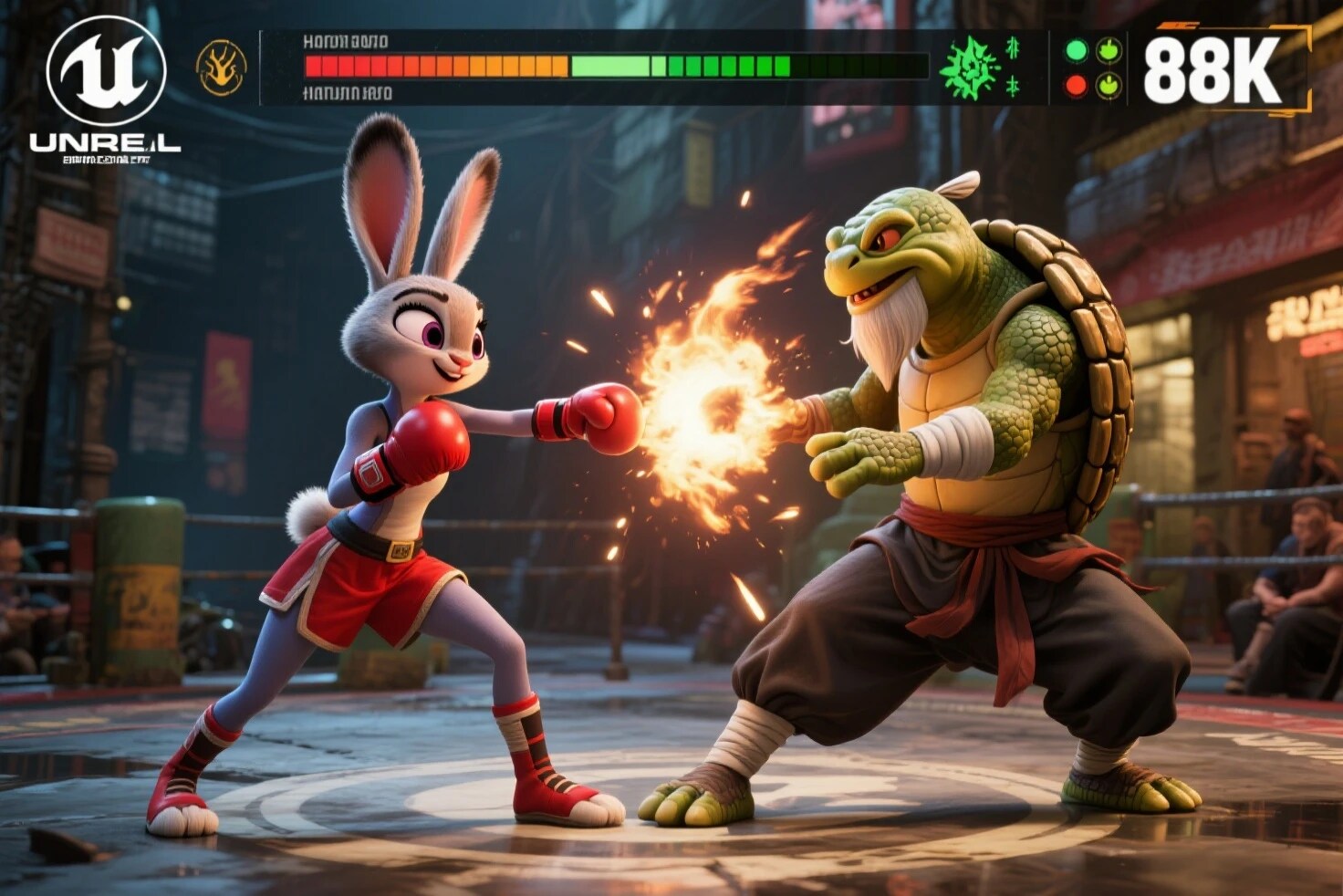
Task: Select the green splatter burst icon
Action: tap(970, 68)
